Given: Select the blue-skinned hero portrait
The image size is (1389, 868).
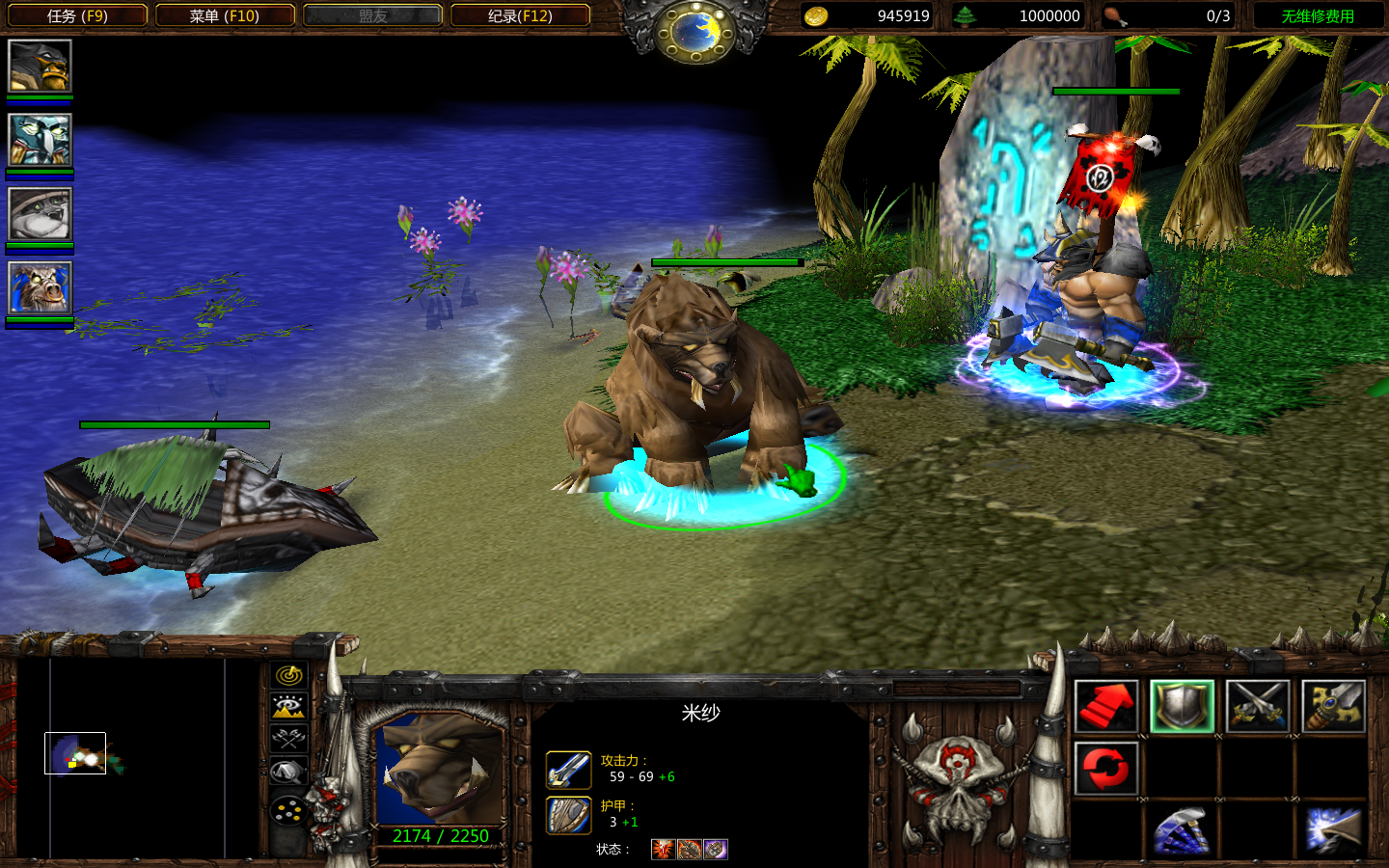Looking at the screenshot, I should (x=40, y=140).
